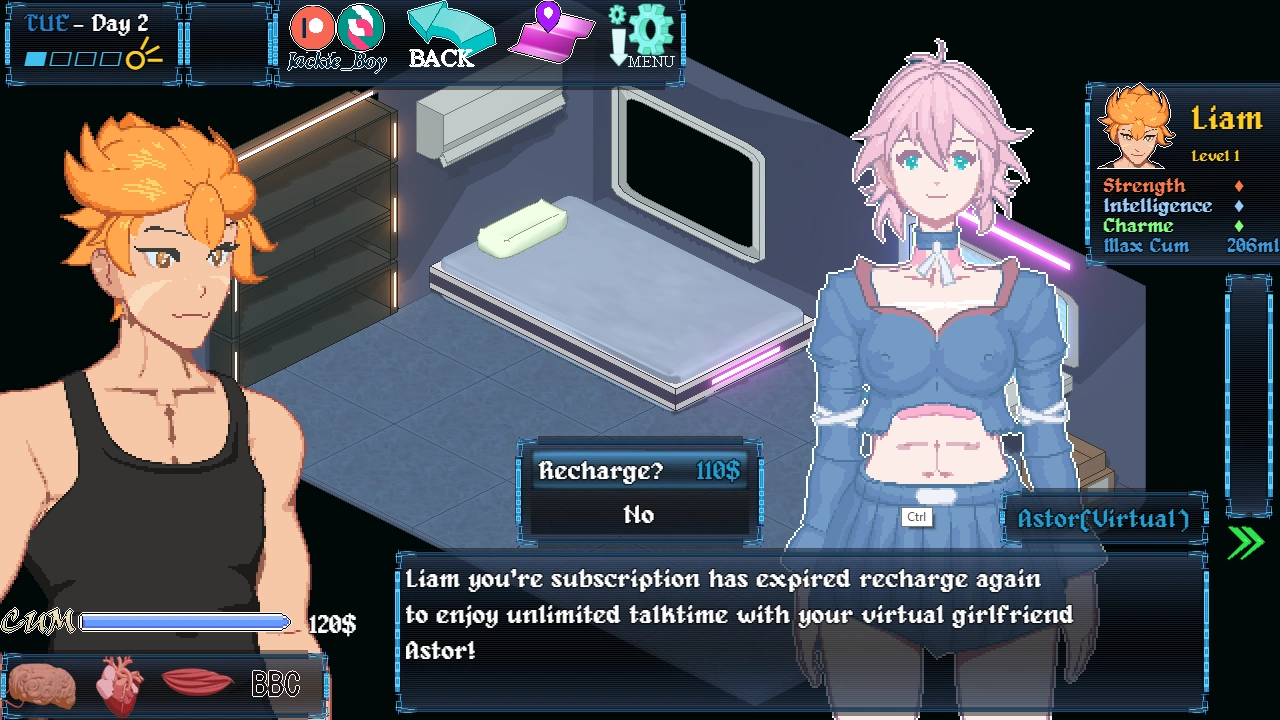Open the gear MENU settings
The image size is (1280, 720).
[644, 36]
